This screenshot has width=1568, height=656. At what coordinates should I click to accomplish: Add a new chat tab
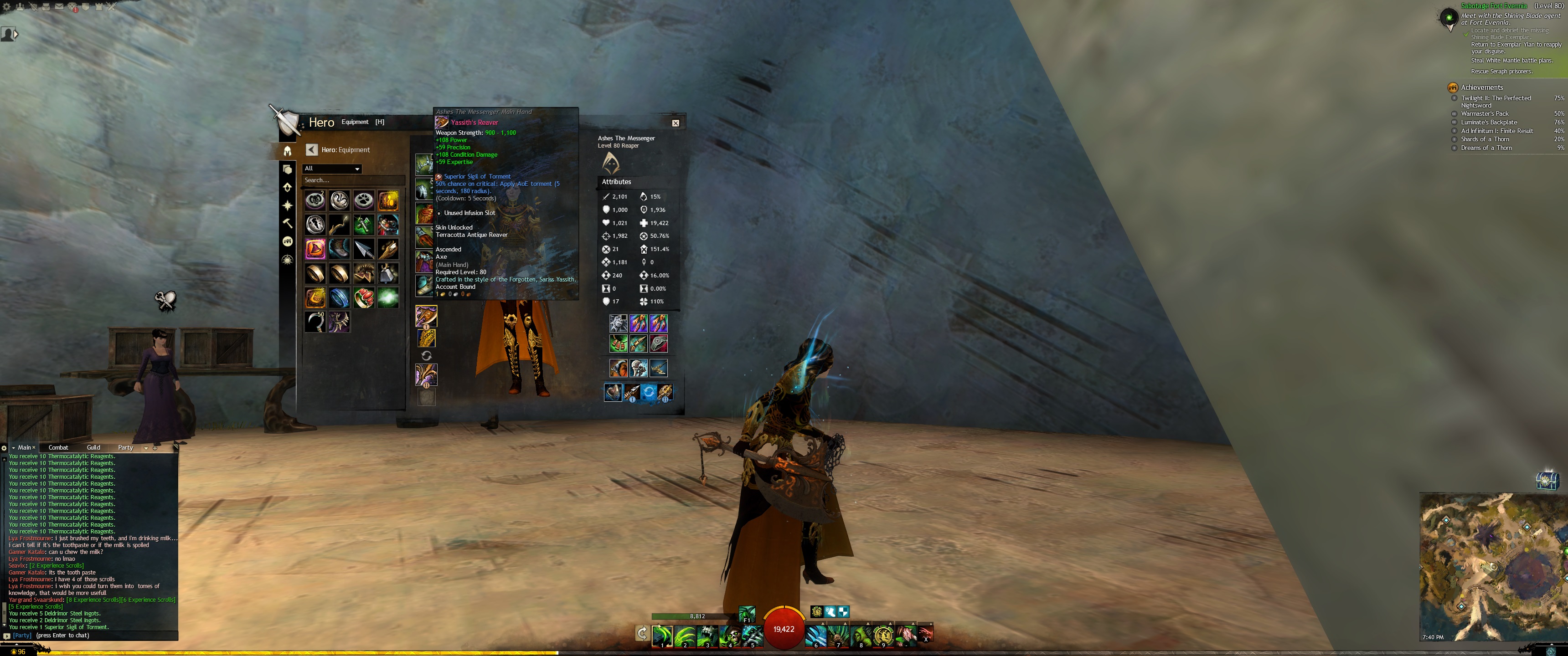155,448
